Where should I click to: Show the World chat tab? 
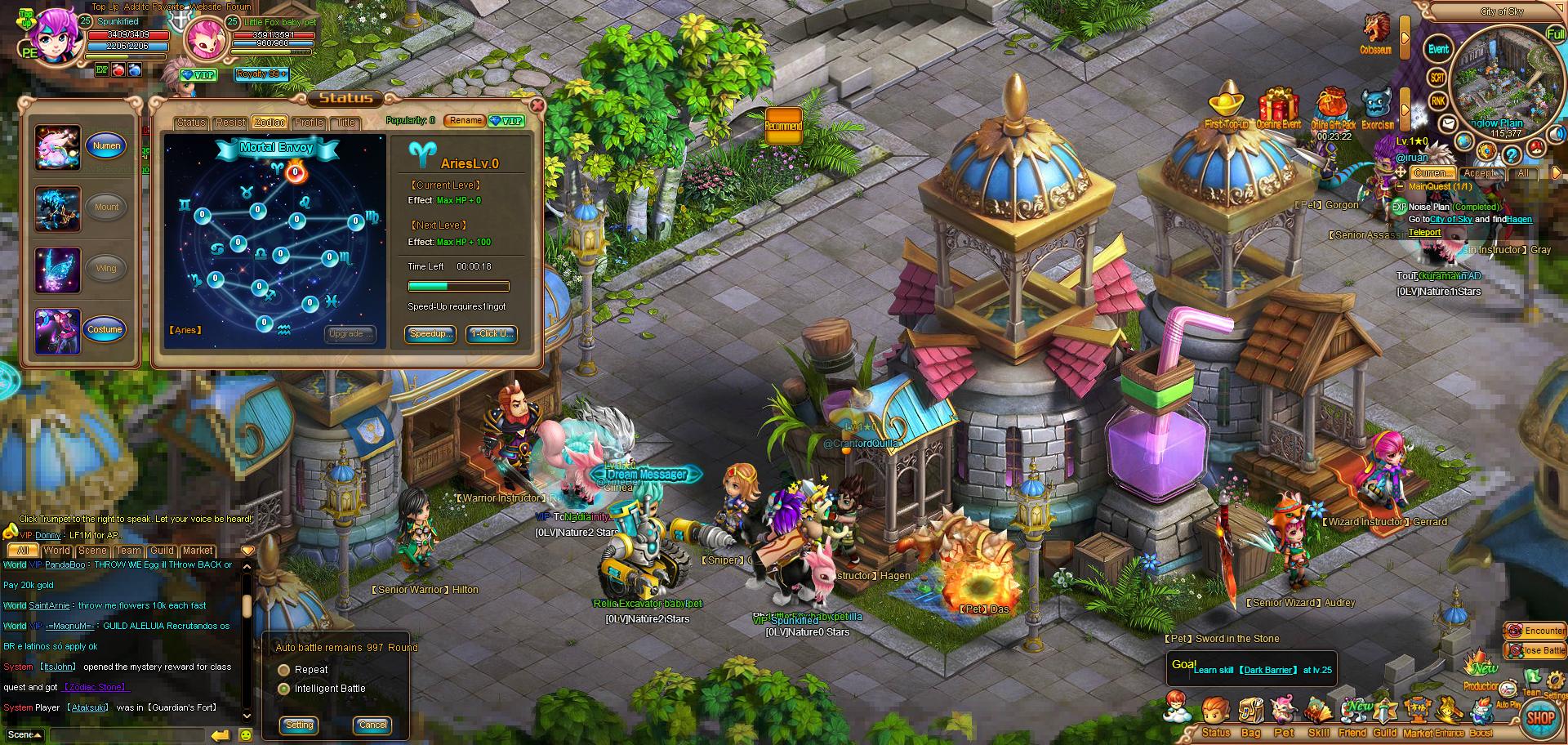point(57,551)
